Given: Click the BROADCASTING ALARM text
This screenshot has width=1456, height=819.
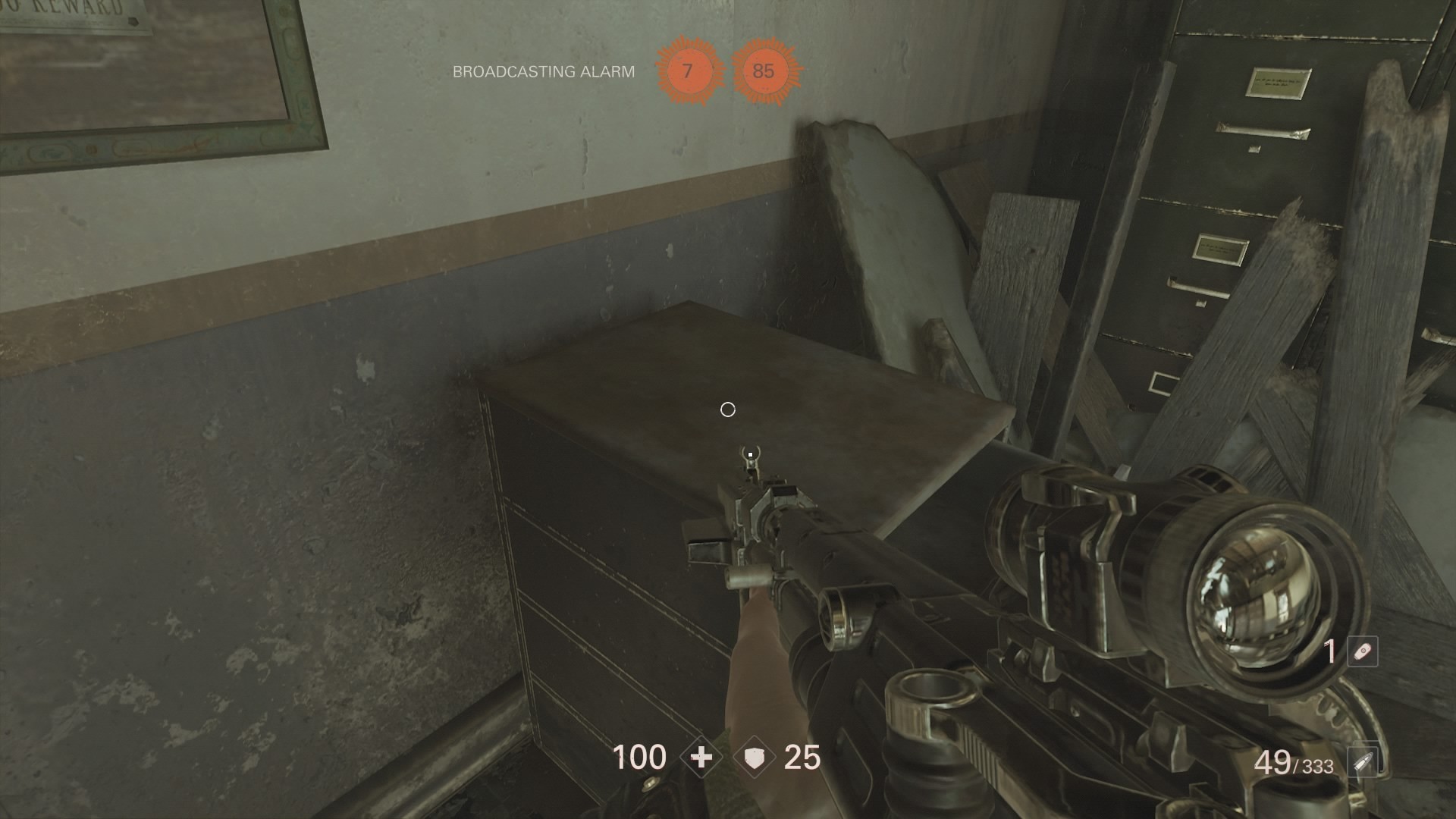Looking at the screenshot, I should 544,72.
